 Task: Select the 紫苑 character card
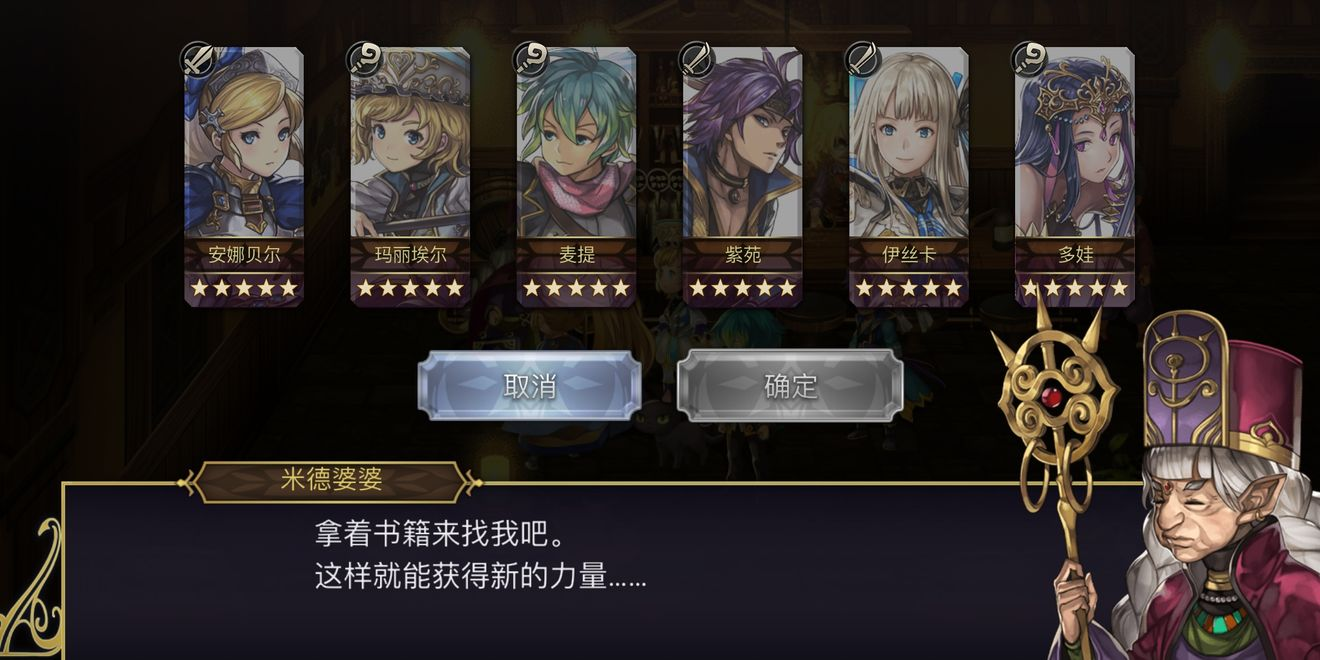coord(742,175)
